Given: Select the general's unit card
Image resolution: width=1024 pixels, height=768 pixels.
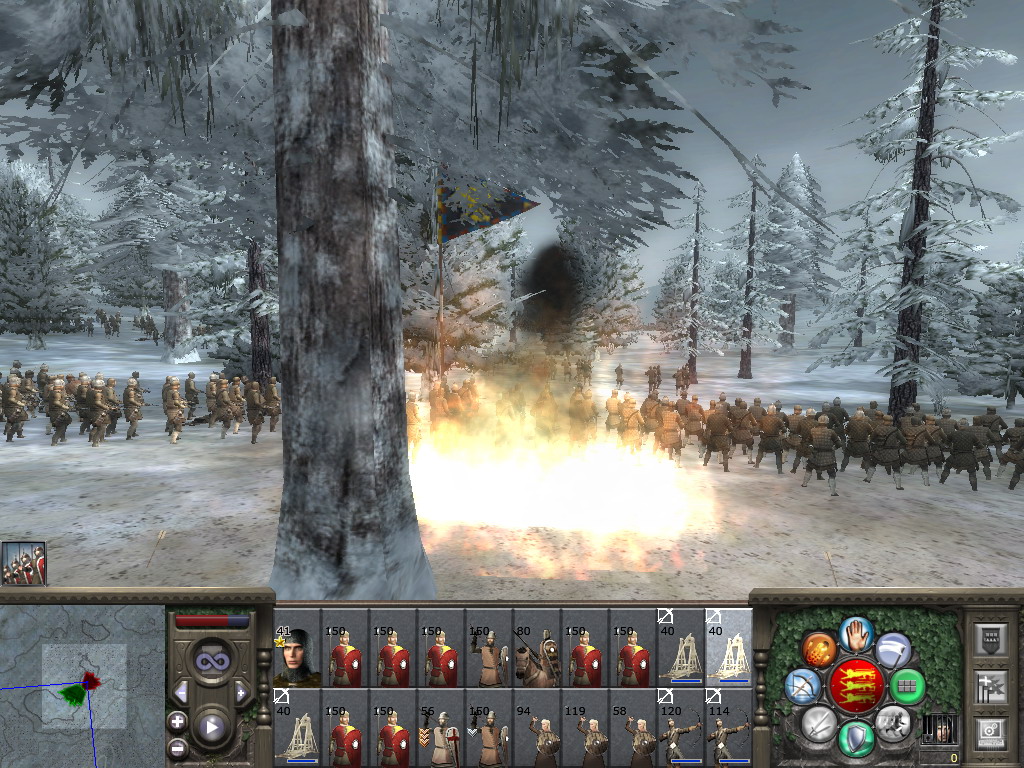Looking at the screenshot, I should point(296,648).
